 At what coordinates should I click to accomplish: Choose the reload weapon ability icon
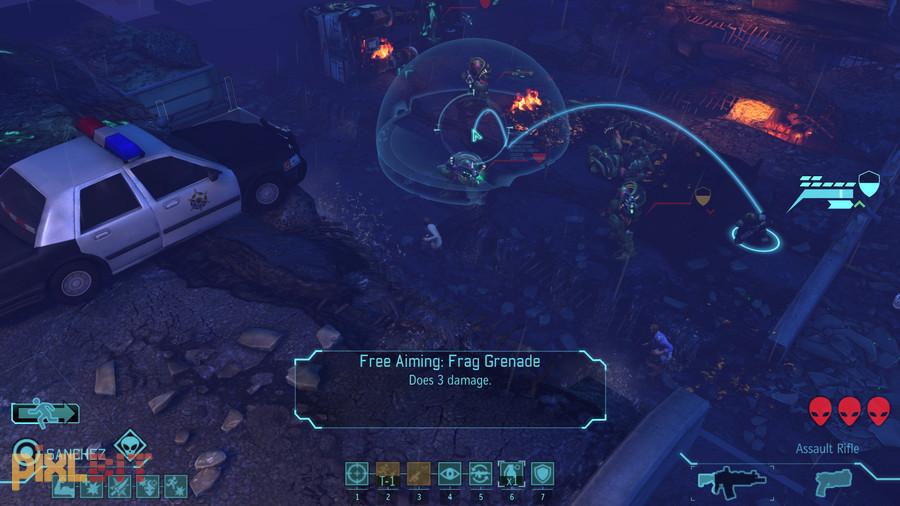(x=480, y=472)
